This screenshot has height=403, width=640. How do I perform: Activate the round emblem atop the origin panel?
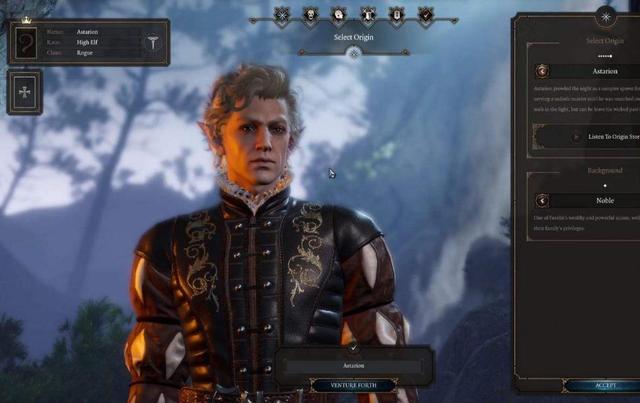click(x=605, y=15)
